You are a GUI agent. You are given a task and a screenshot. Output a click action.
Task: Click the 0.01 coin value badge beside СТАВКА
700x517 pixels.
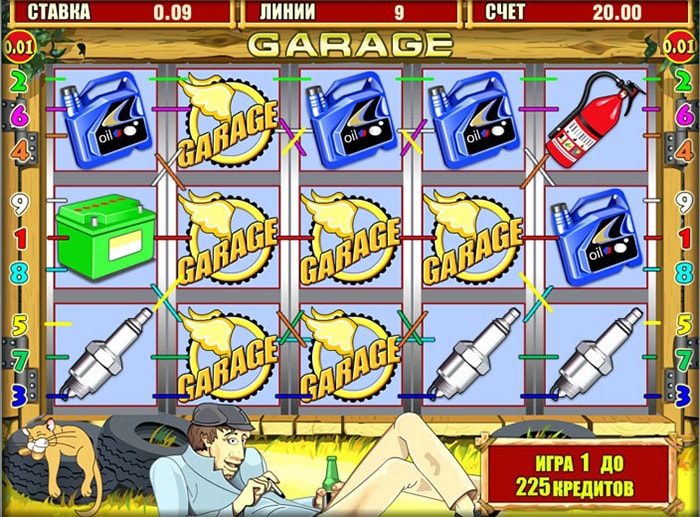pyautogui.click(x=18, y=46)
